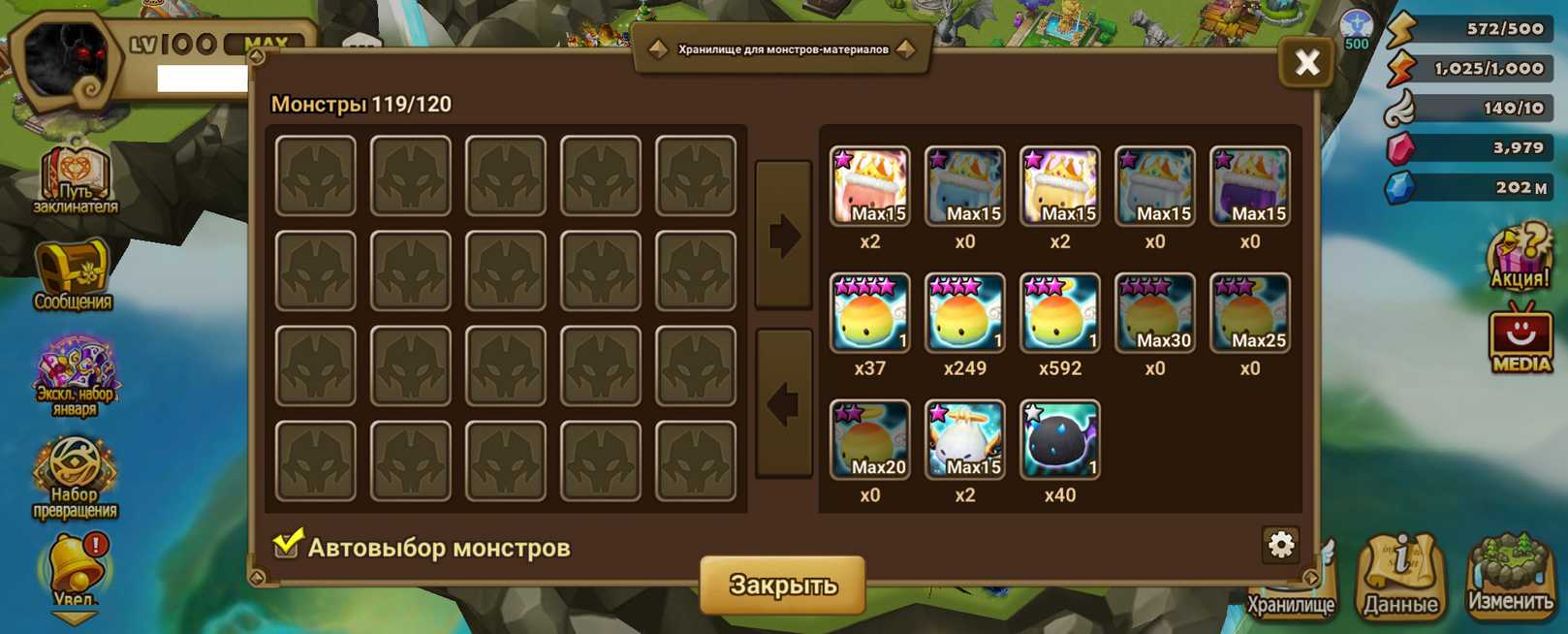
Task: Click the Закрыть button
Action: pyautogui.click(x=782, y=585)
